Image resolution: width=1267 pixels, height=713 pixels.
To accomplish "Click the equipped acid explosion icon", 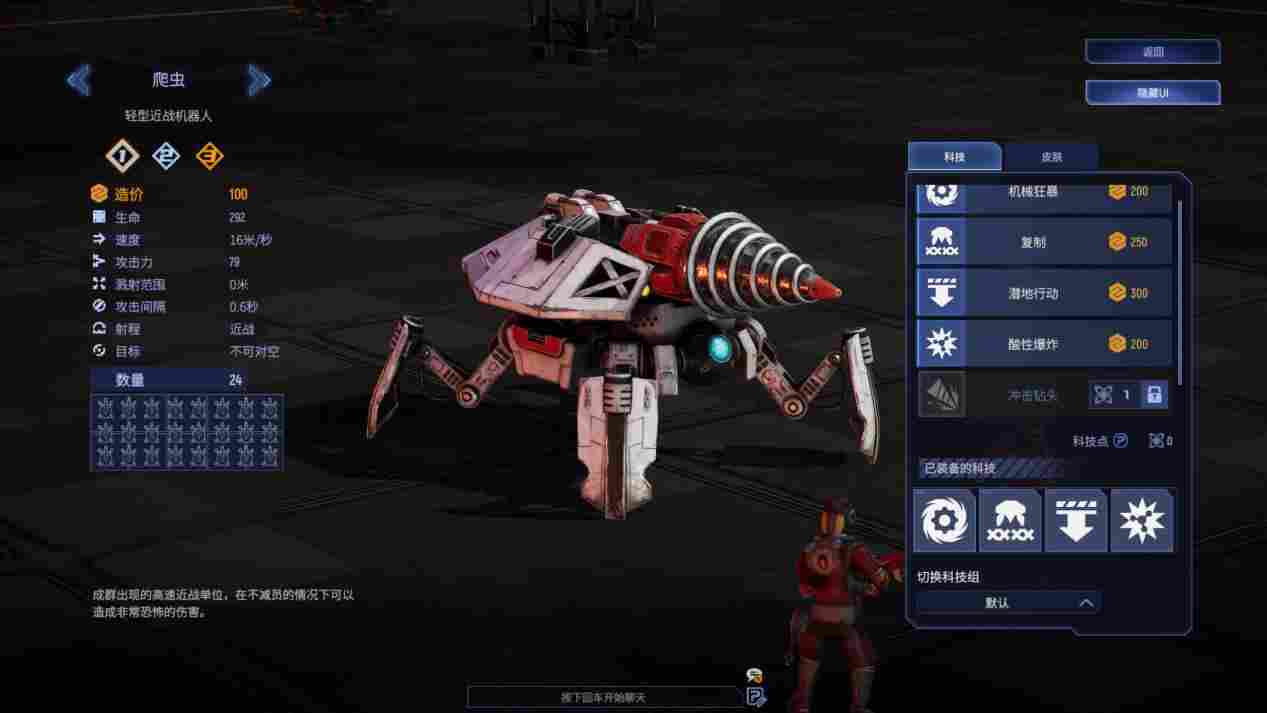I will click(x=1142, y=521).
